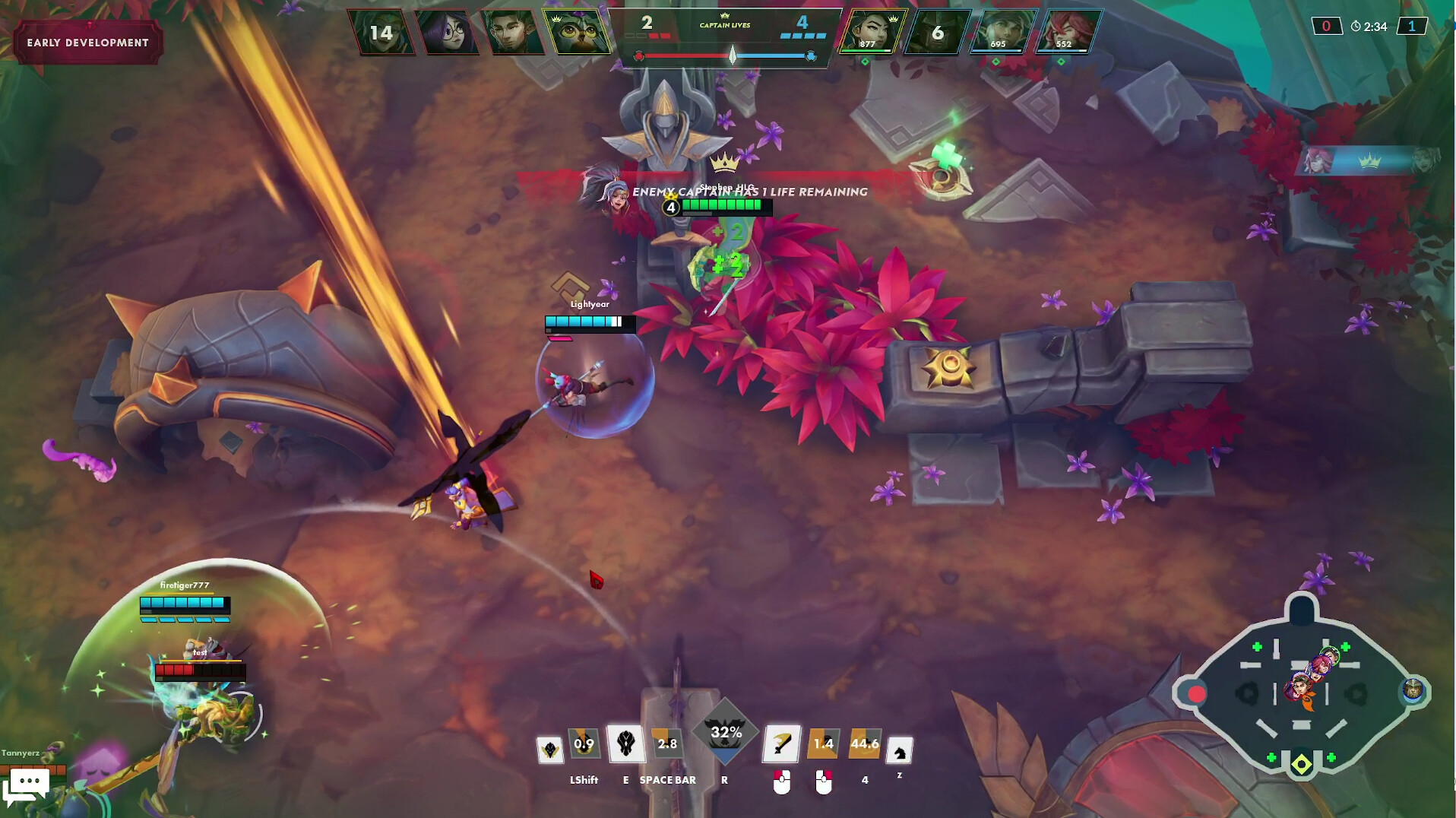The width and height of the screenshot is (1456, 818).
Task: Click the enemy portrait showing 6 score
Action: coord(939,33)
